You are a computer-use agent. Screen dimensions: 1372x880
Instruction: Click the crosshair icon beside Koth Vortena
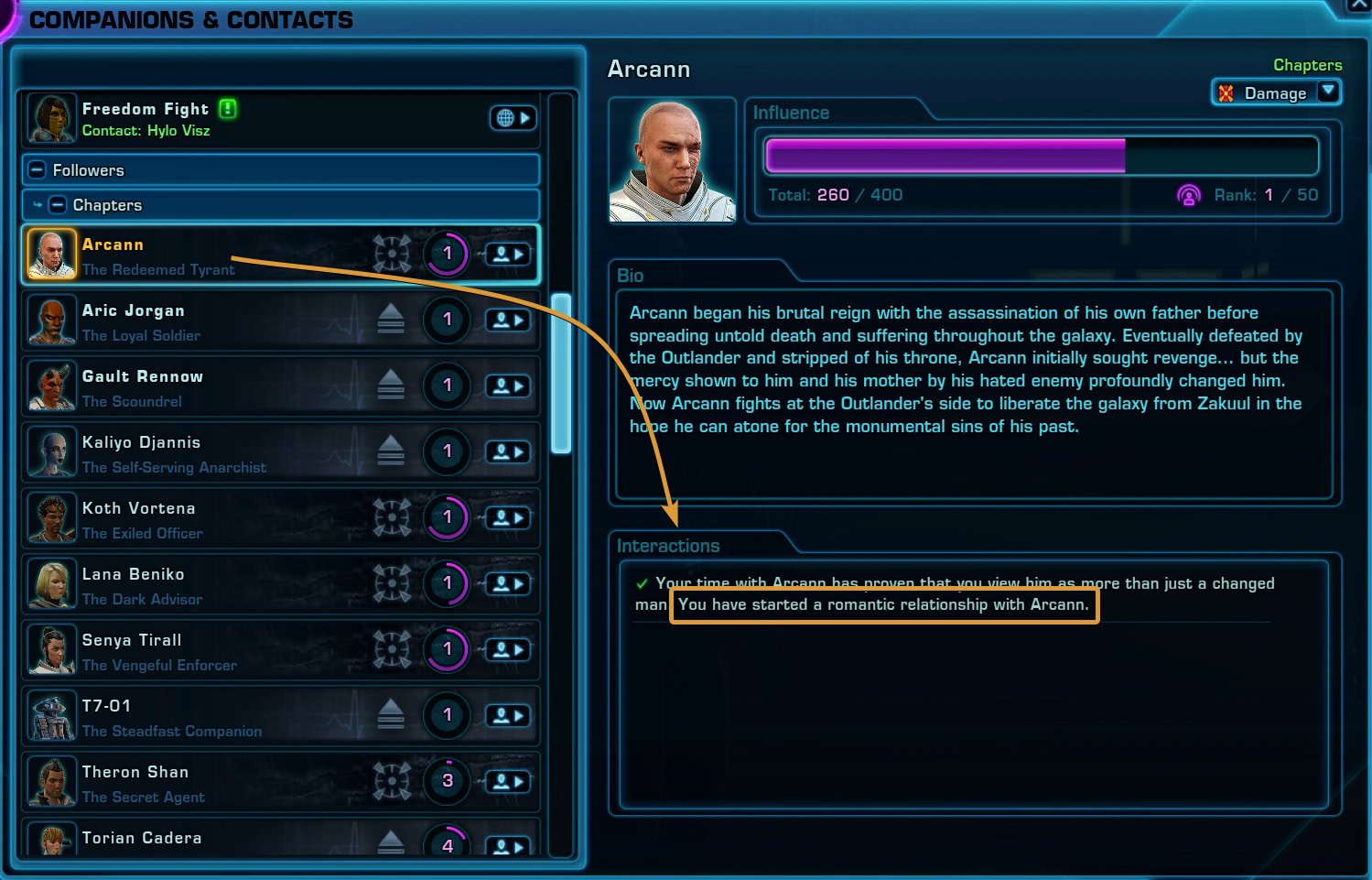click(x=393, y=517)
